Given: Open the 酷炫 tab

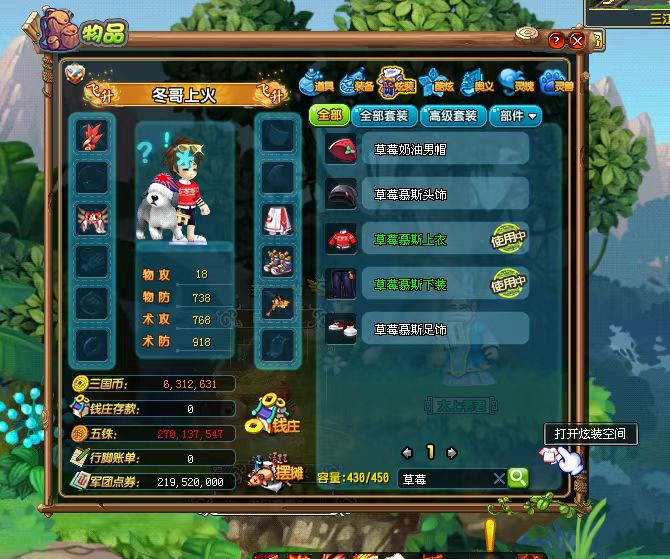Looking at the screenshot, I should click(436, 82).
